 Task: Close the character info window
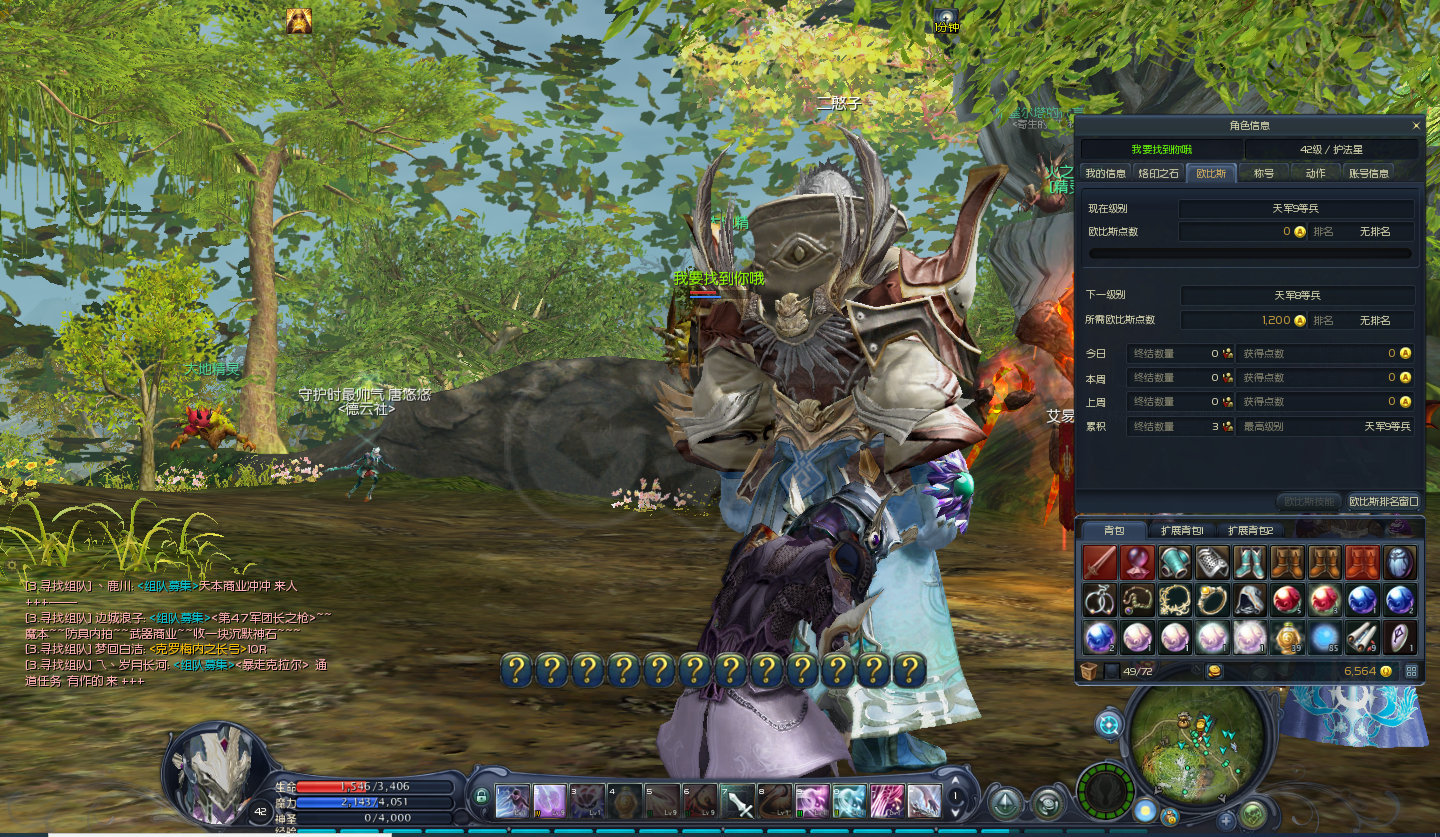(x=1416, y=126)
